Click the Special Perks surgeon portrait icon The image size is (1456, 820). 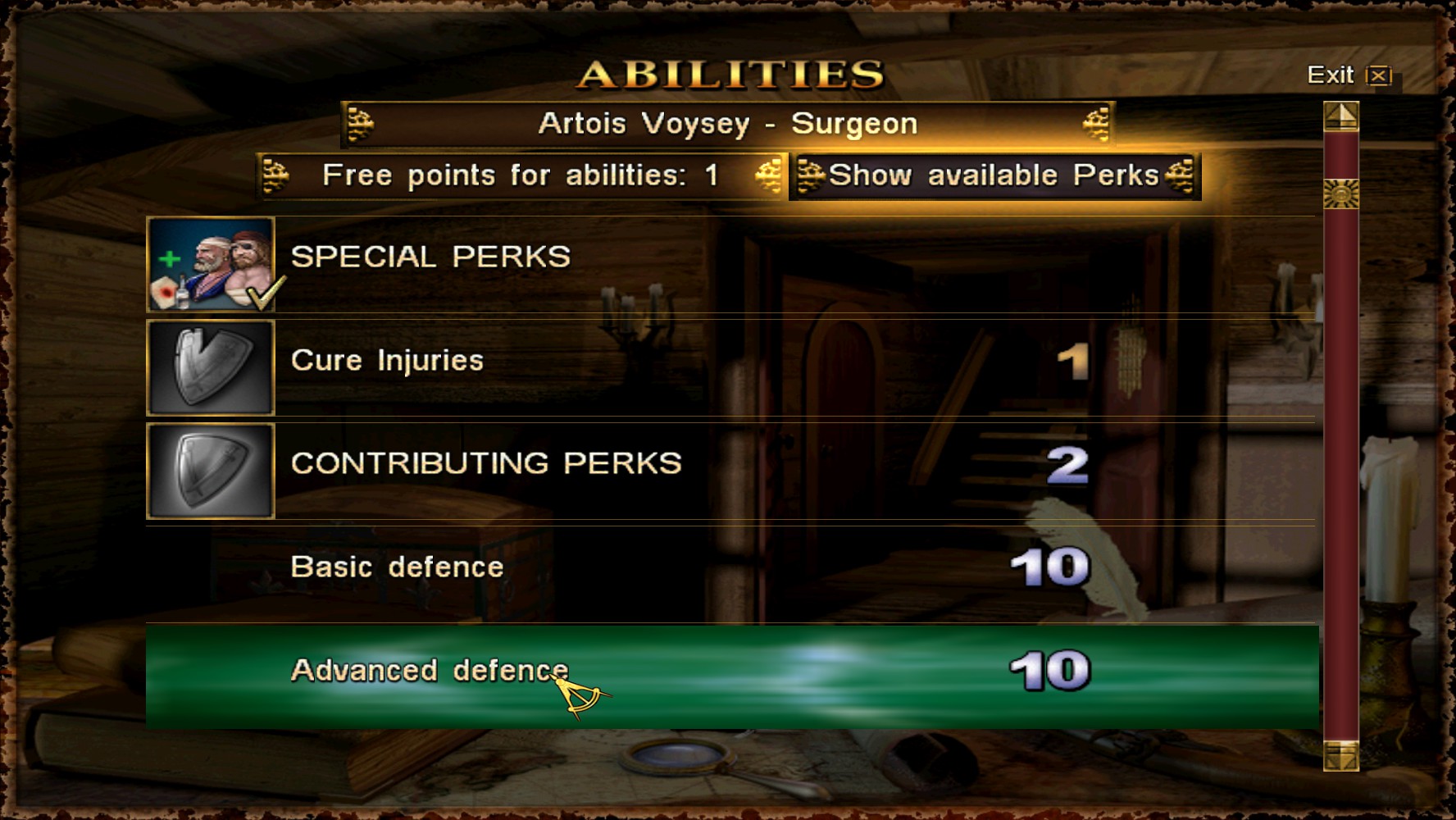click(x=211, y=264)
